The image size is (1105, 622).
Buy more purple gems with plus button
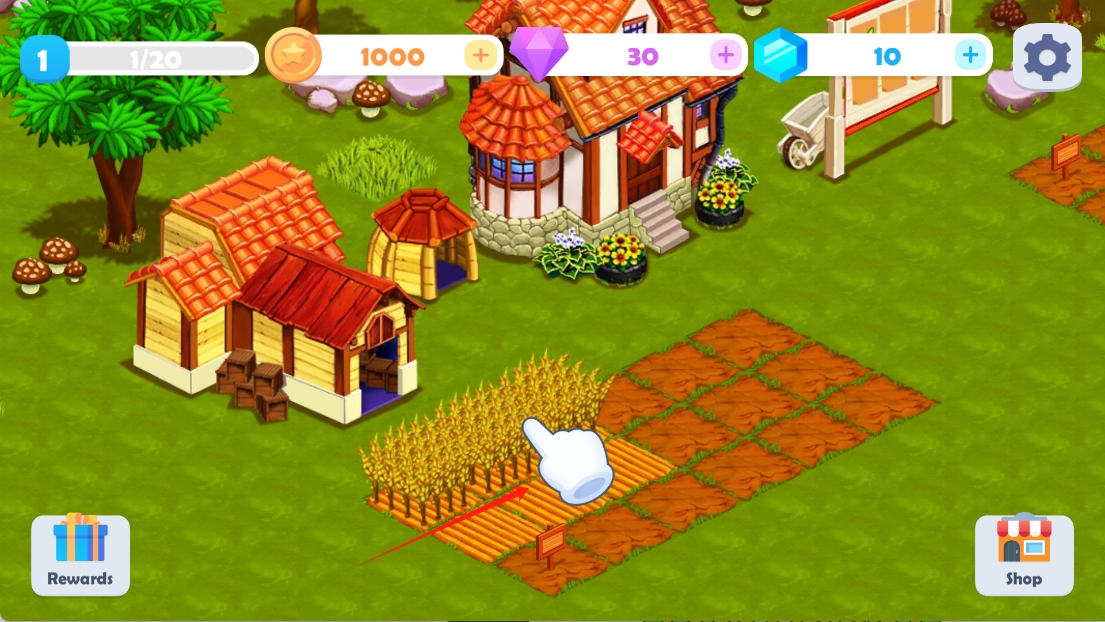click(726, 55)
